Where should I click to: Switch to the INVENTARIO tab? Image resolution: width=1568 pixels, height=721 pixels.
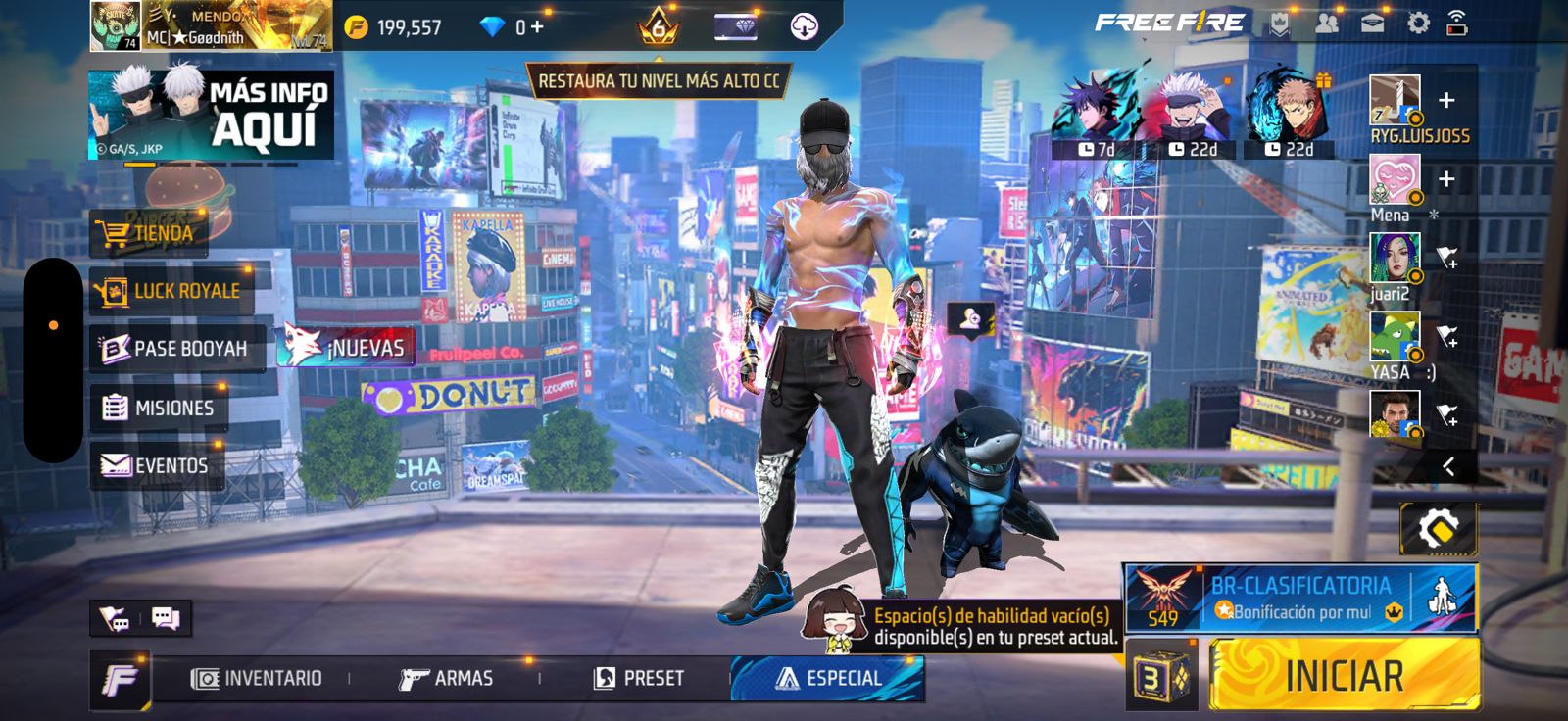coord(257,678)
